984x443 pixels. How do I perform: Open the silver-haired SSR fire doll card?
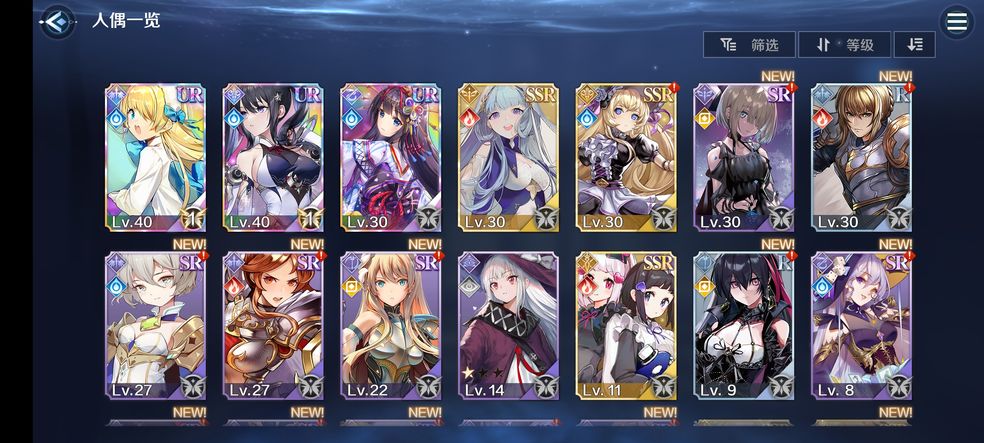[508, 157]
